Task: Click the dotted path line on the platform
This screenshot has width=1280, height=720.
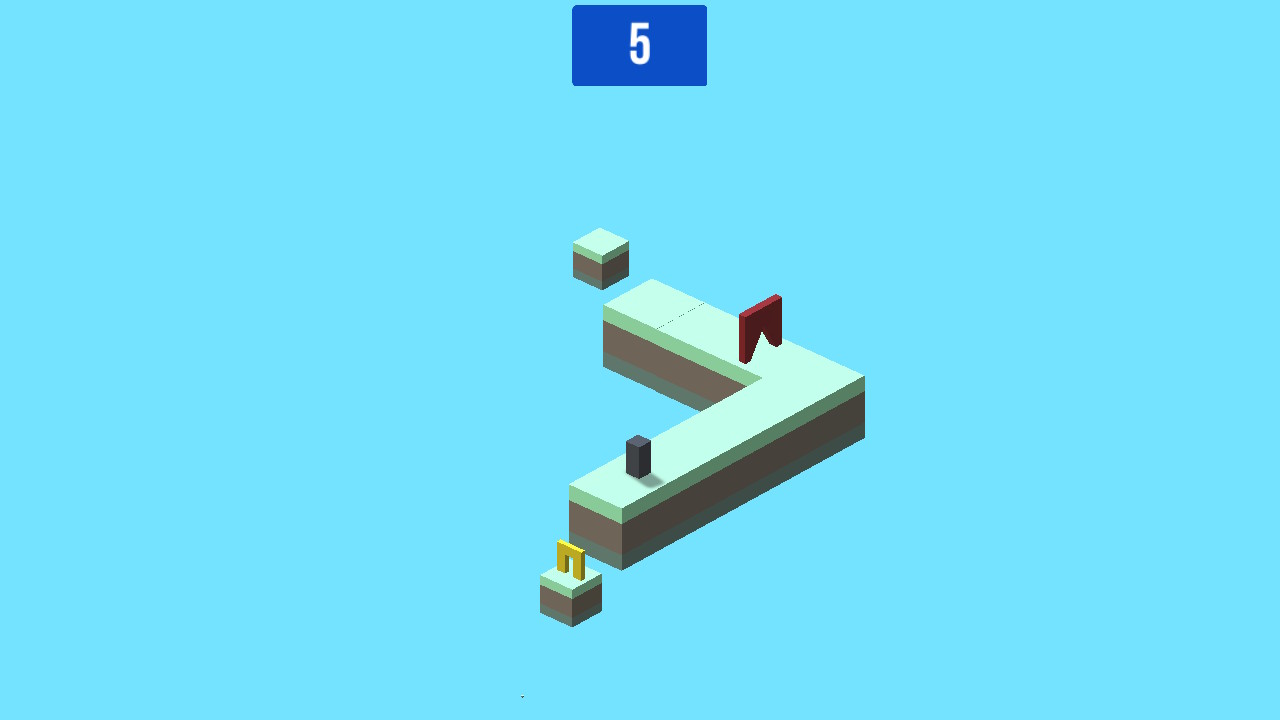Action: 678,317
